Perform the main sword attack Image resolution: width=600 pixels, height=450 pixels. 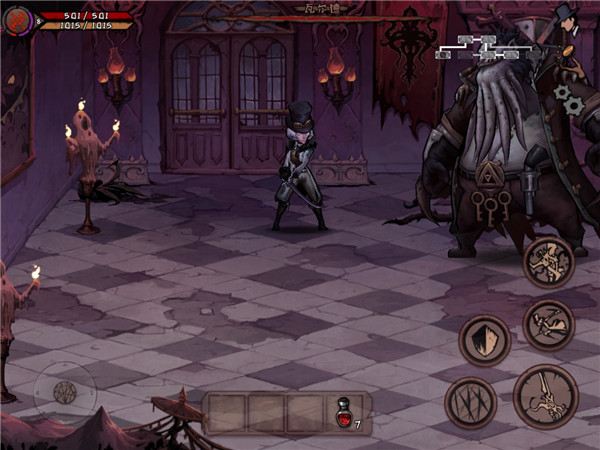[545, 395]
